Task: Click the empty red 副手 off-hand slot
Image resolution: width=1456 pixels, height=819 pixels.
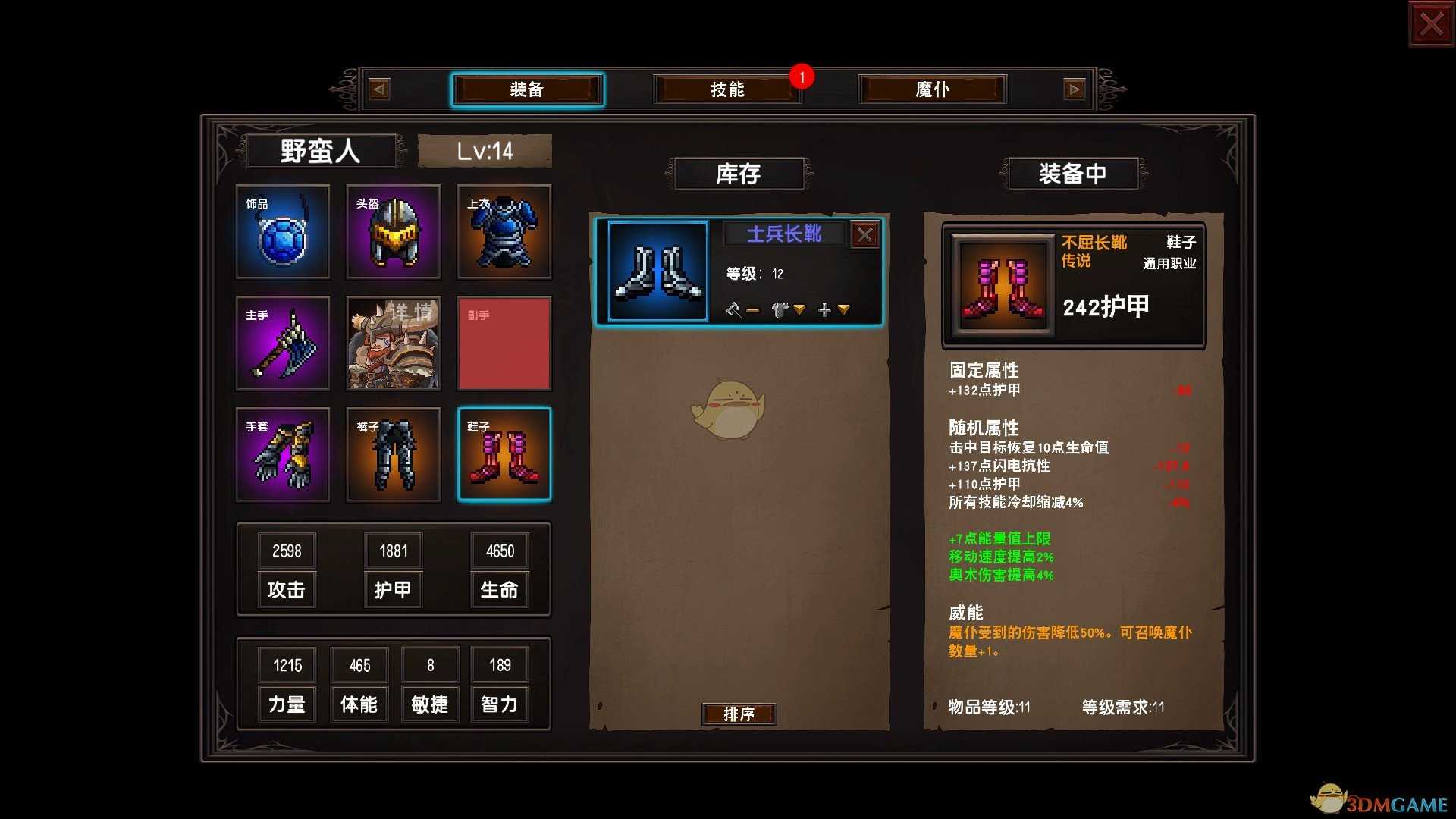Action: [504, 344]
